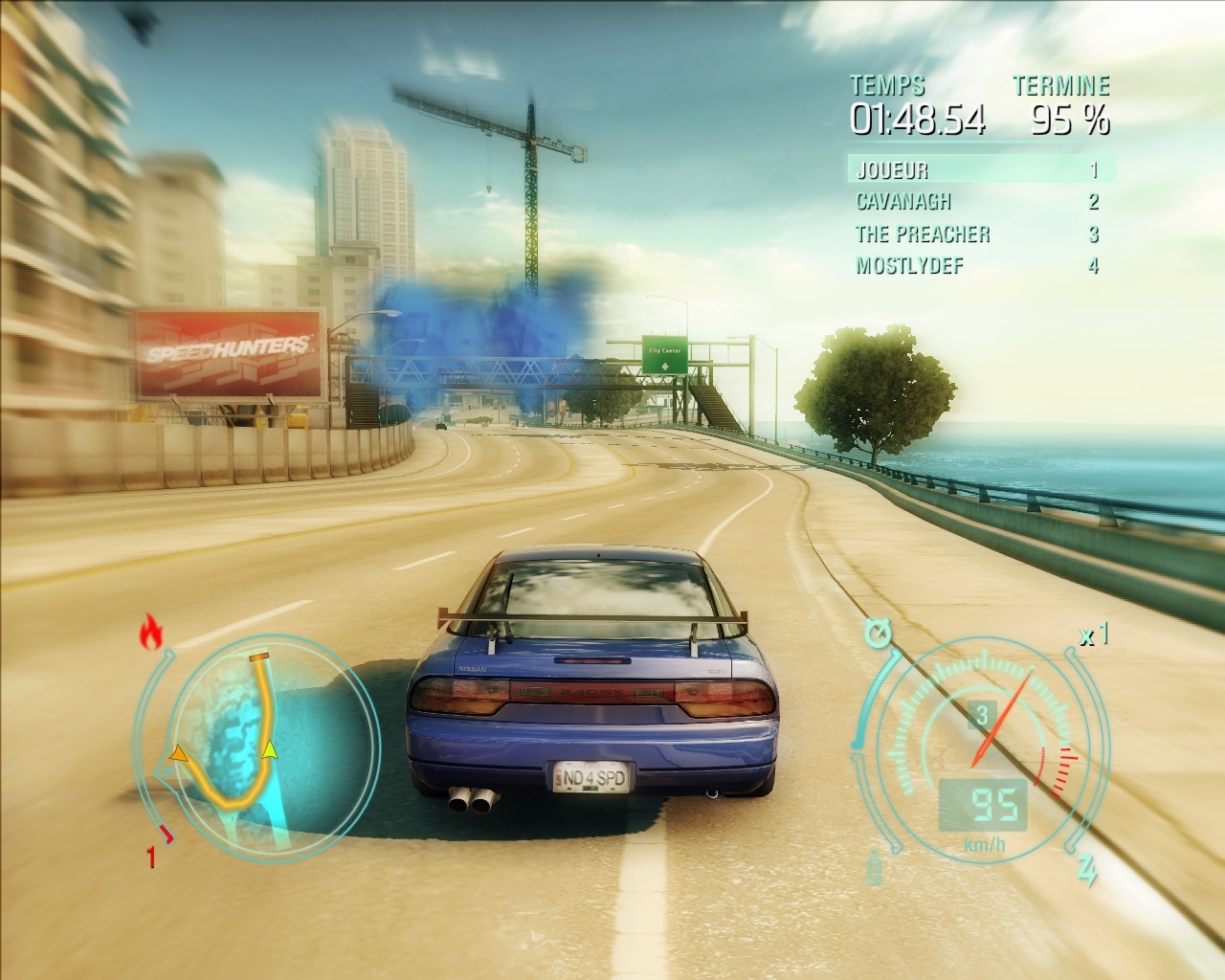This screenshot has height=980, width=1225.
Task: Pick MOSTLYDEF in the race standings
Action: pos(978,265)
